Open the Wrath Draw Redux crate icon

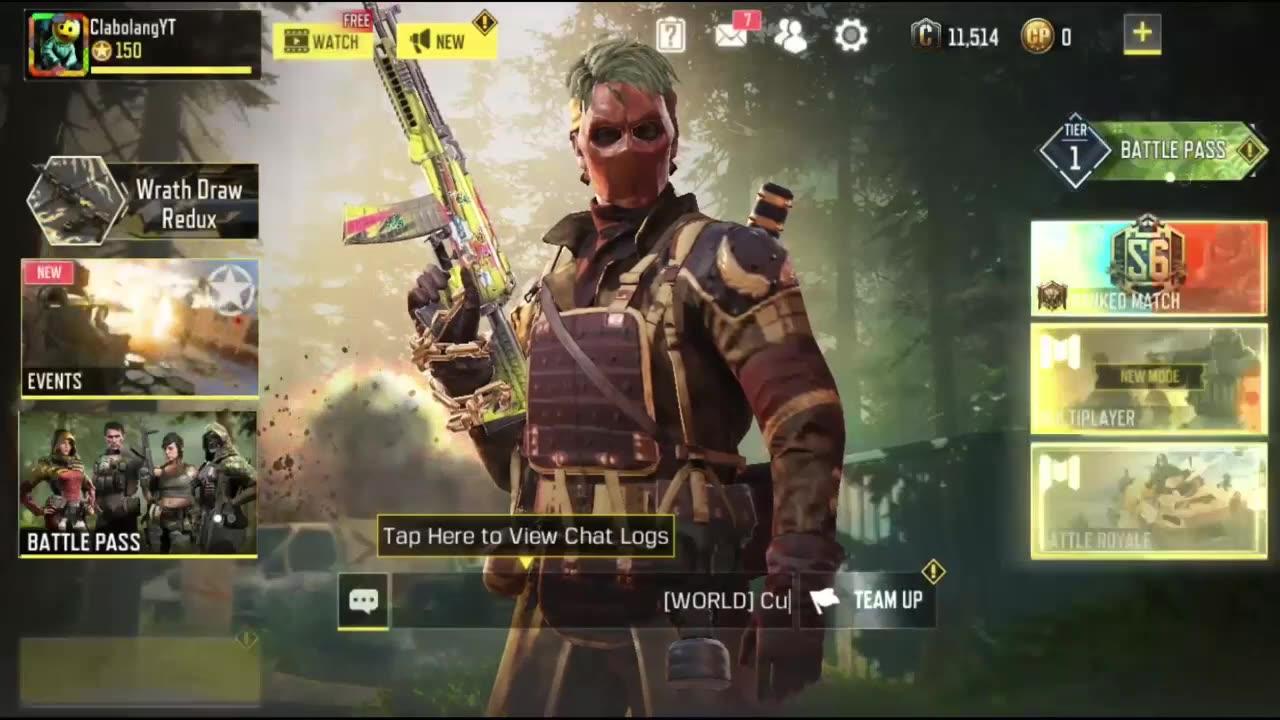click(78, 200)
